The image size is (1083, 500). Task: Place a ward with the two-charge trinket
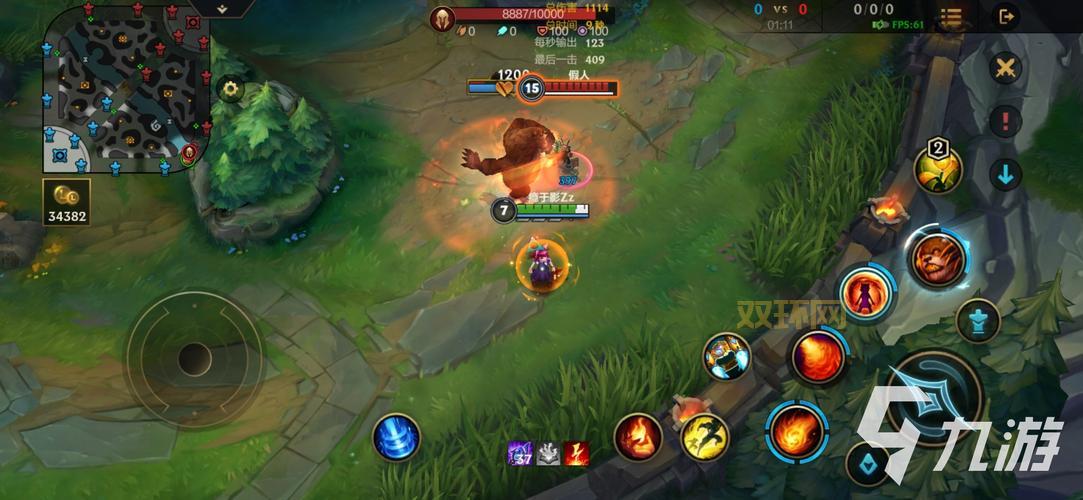(938, 169)
